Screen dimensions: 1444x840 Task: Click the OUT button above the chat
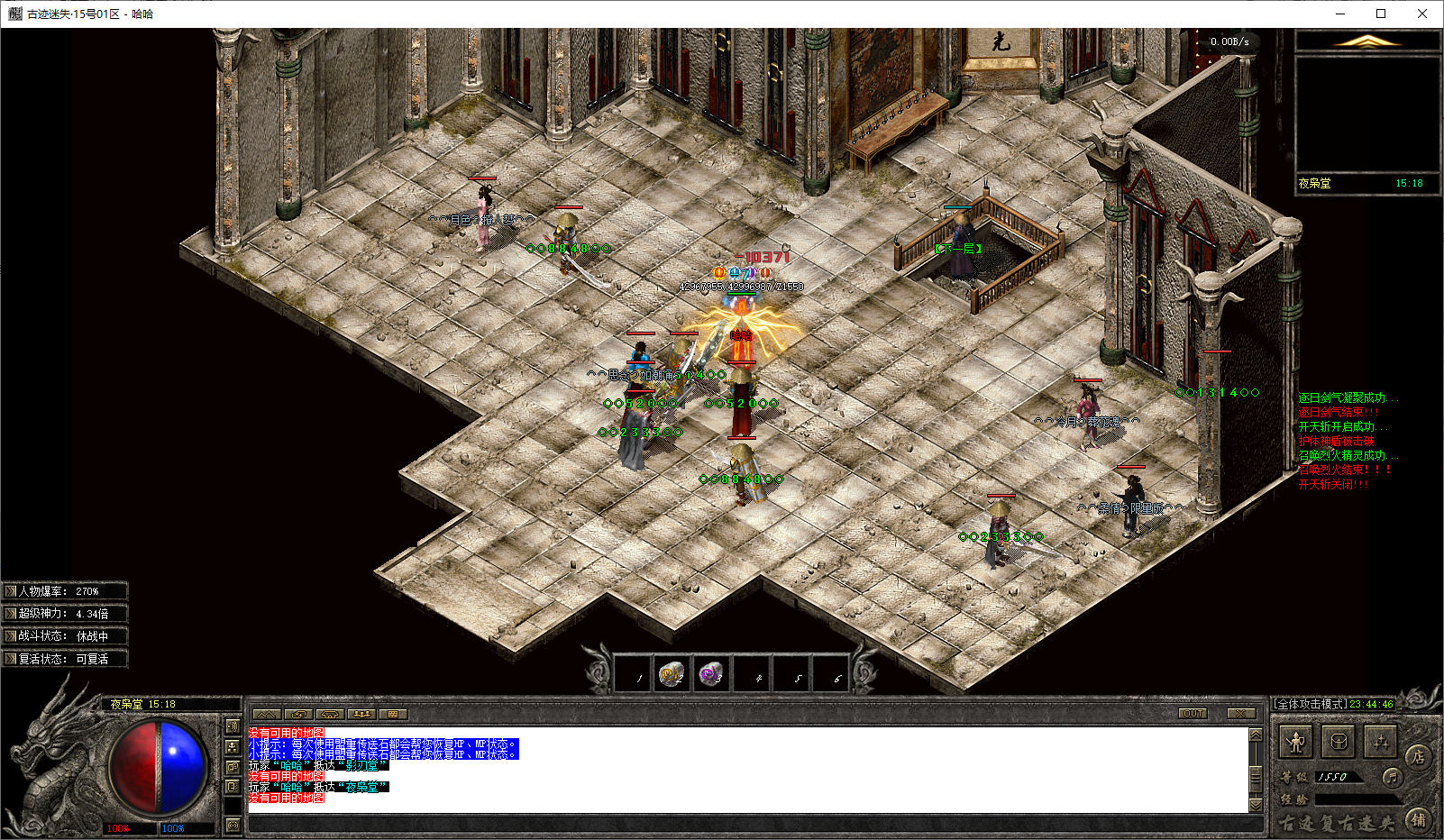pos(1193,714)
